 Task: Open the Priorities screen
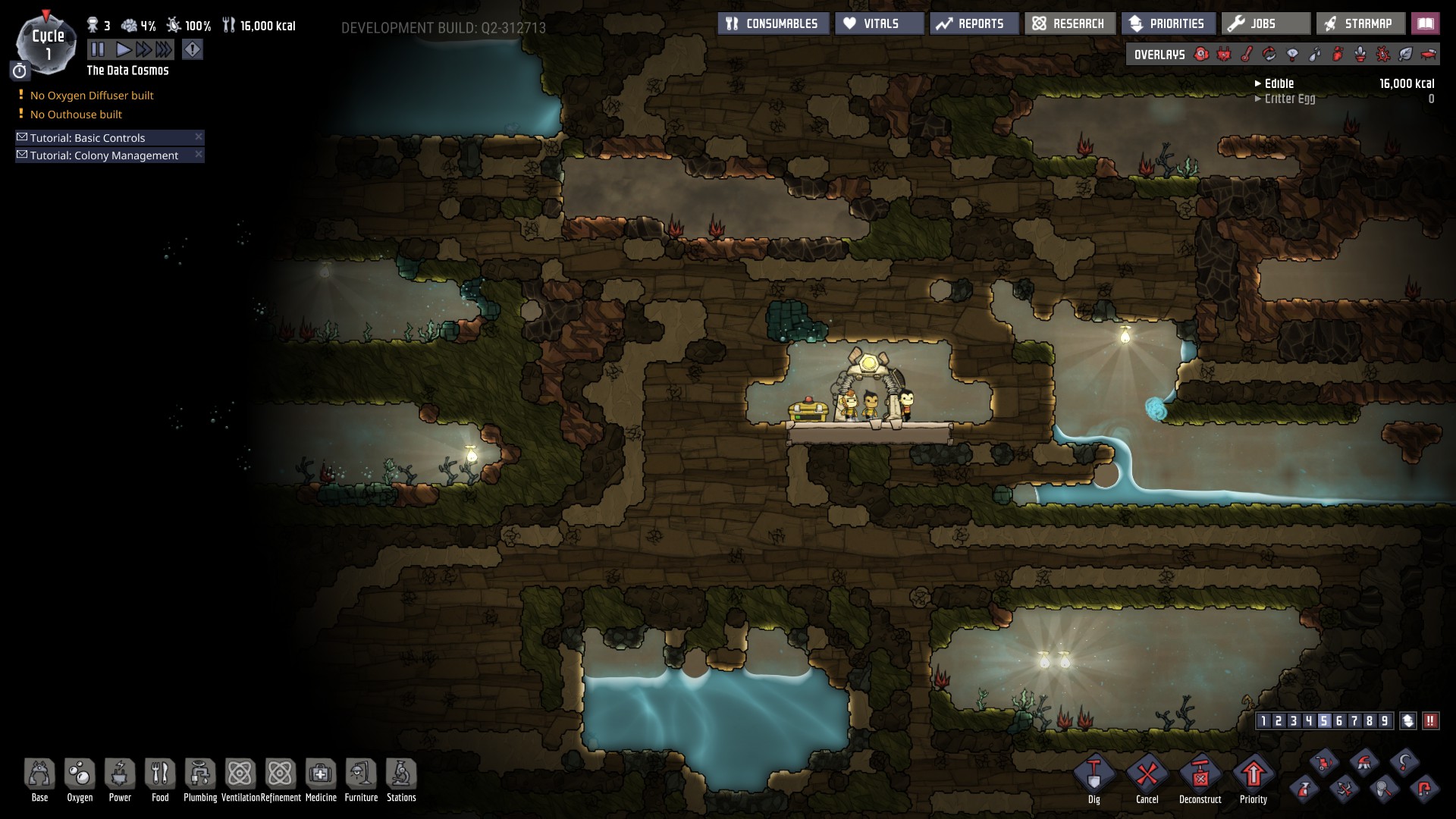coord(1168,24)
